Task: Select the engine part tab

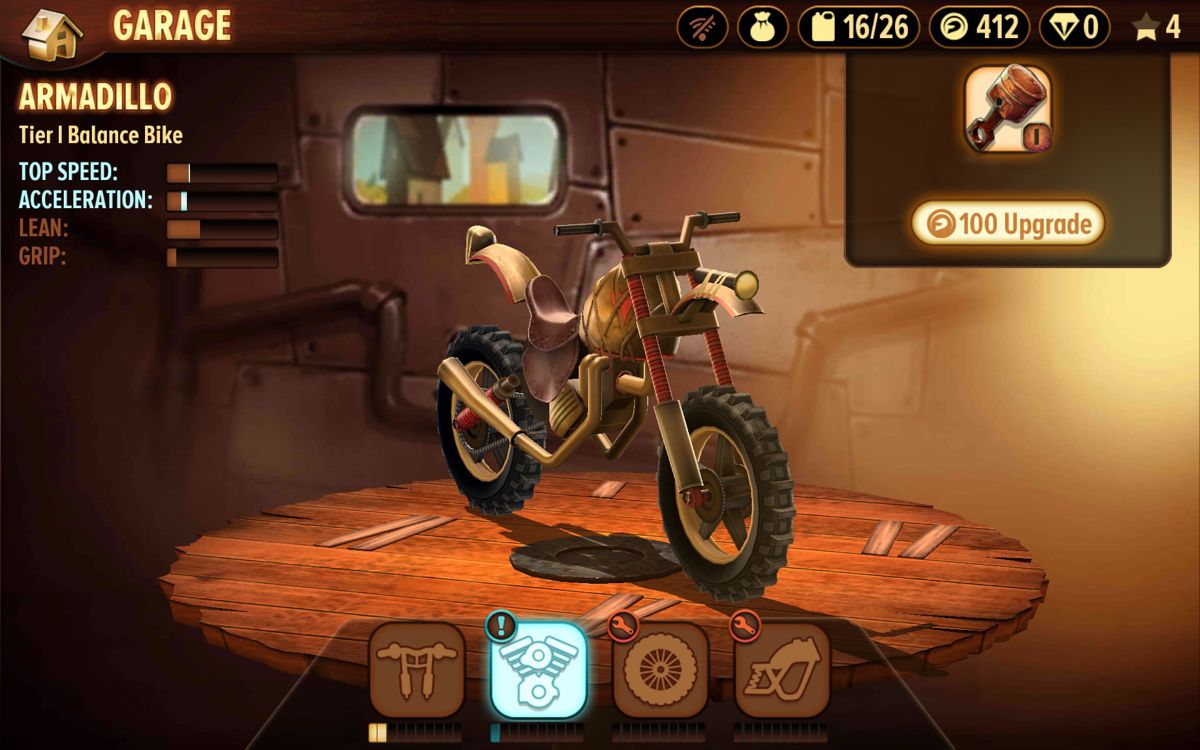Action: point(538,669)
